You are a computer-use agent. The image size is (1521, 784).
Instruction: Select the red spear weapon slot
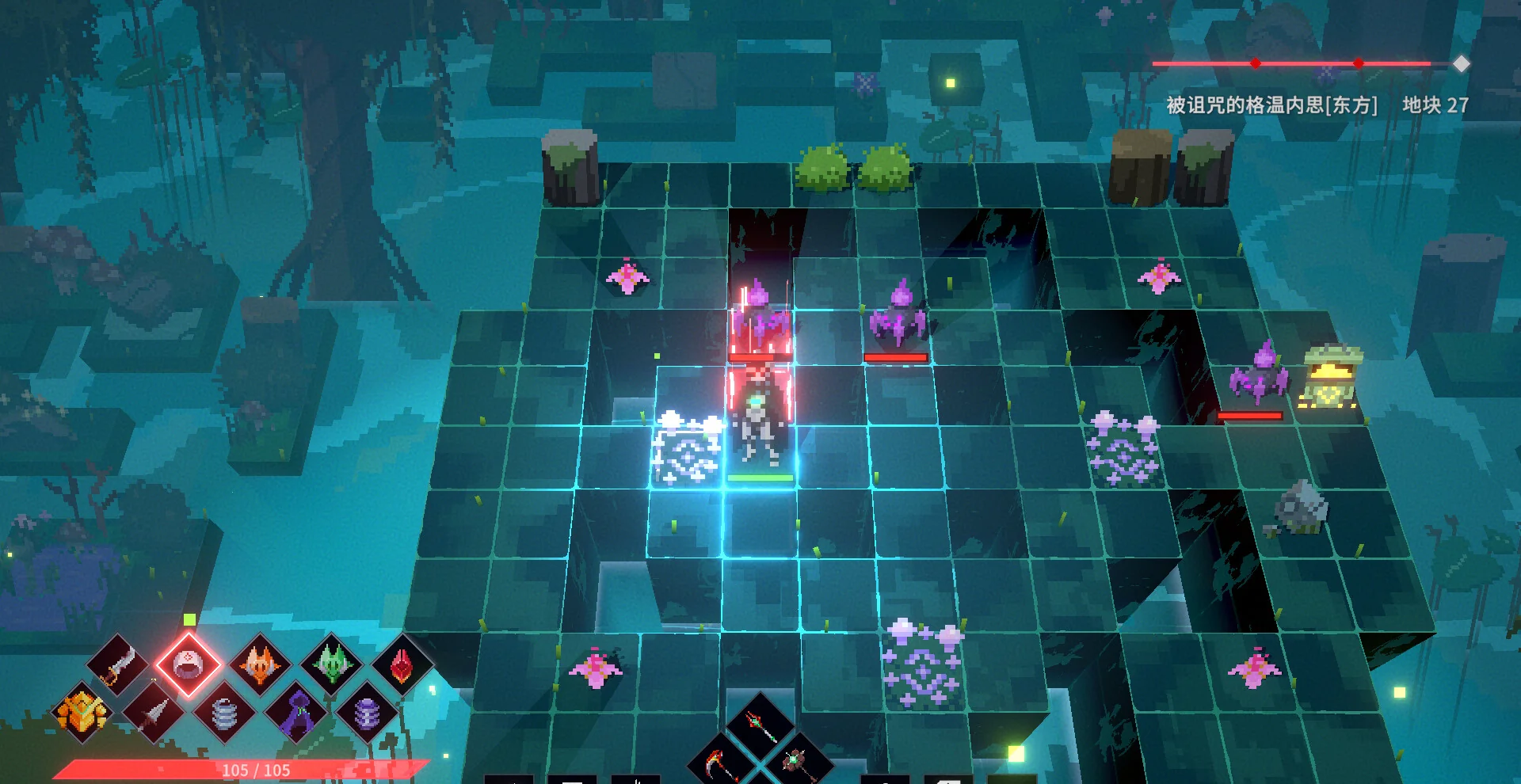coord(759,725)
